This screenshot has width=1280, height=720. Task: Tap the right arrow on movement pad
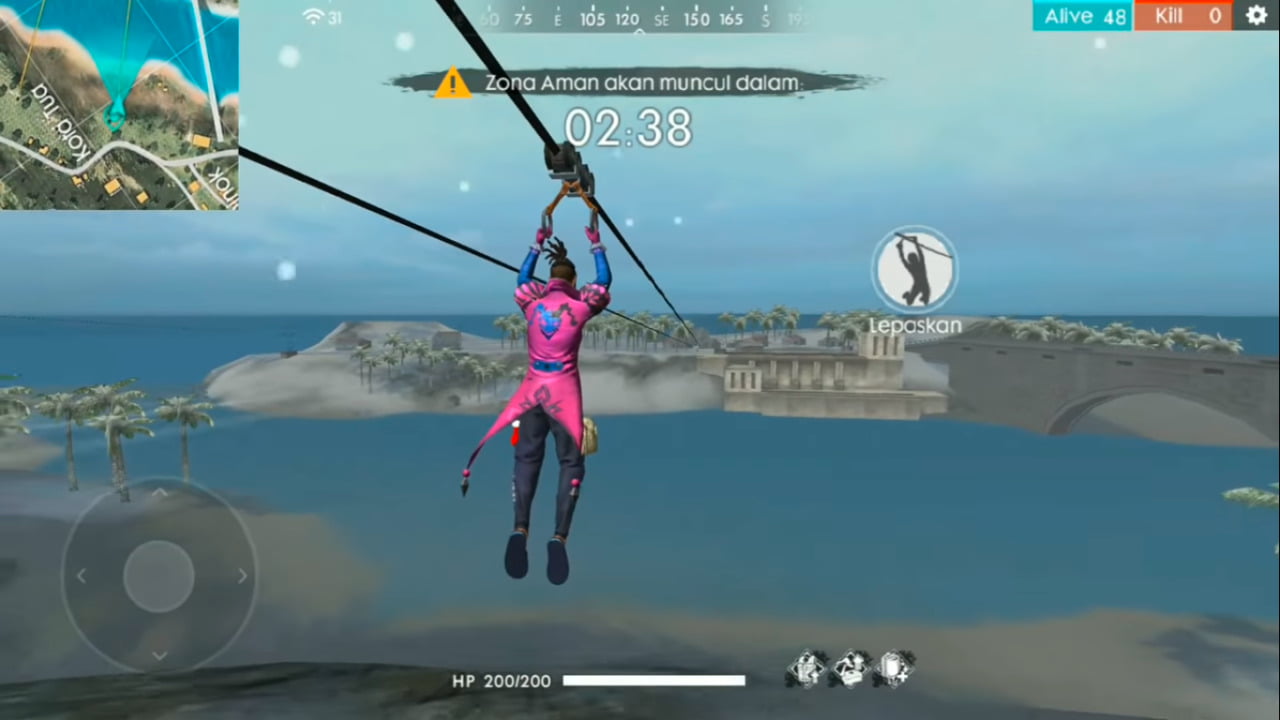click(x=243, y=575)
